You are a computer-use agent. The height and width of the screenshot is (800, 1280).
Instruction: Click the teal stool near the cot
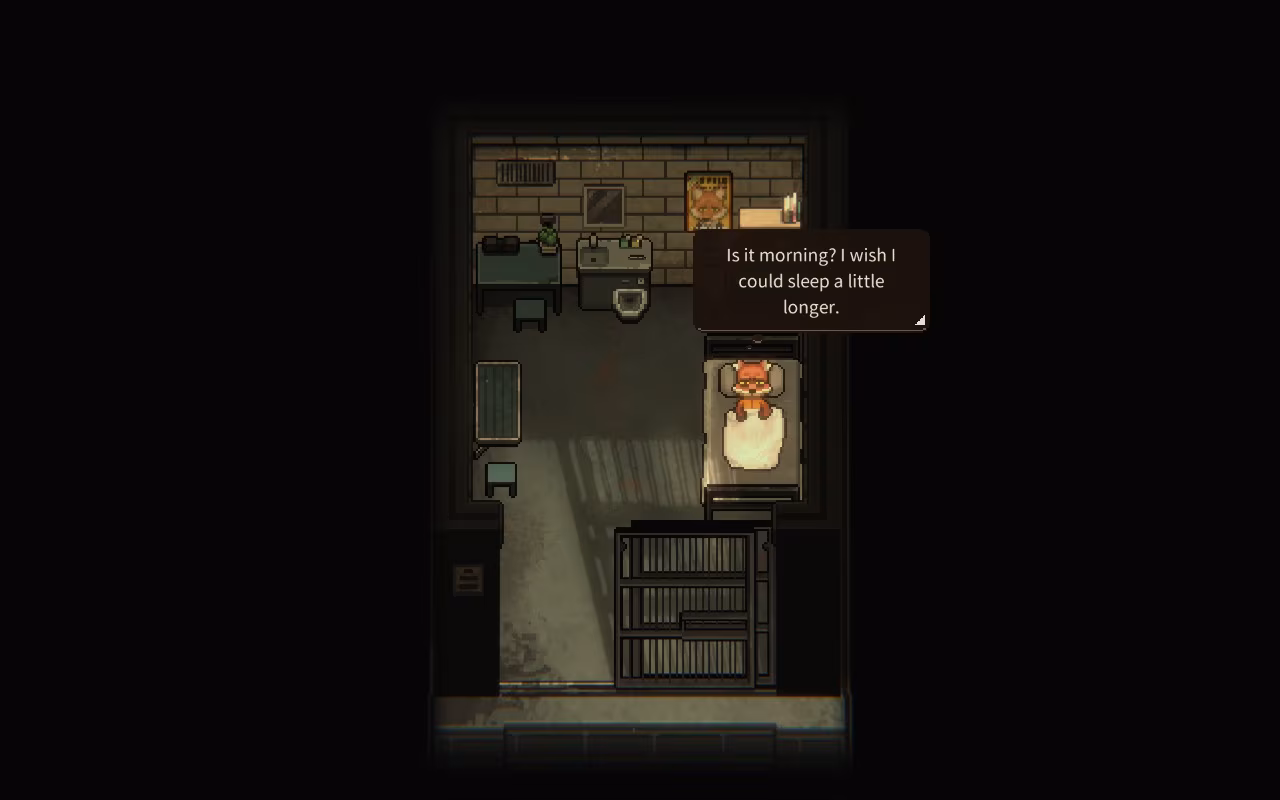pos(499,477)
